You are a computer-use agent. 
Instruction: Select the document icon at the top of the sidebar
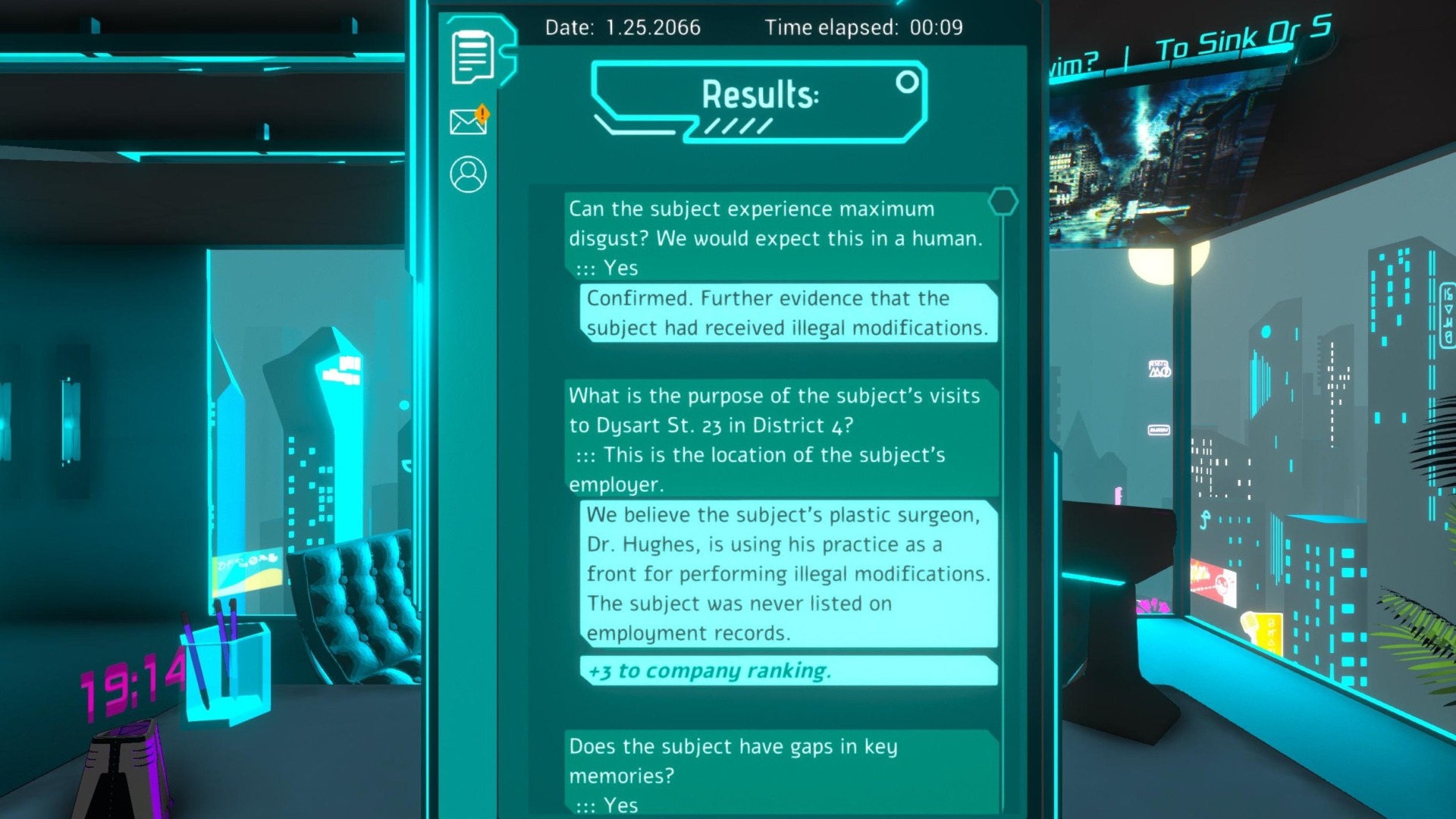470,57
